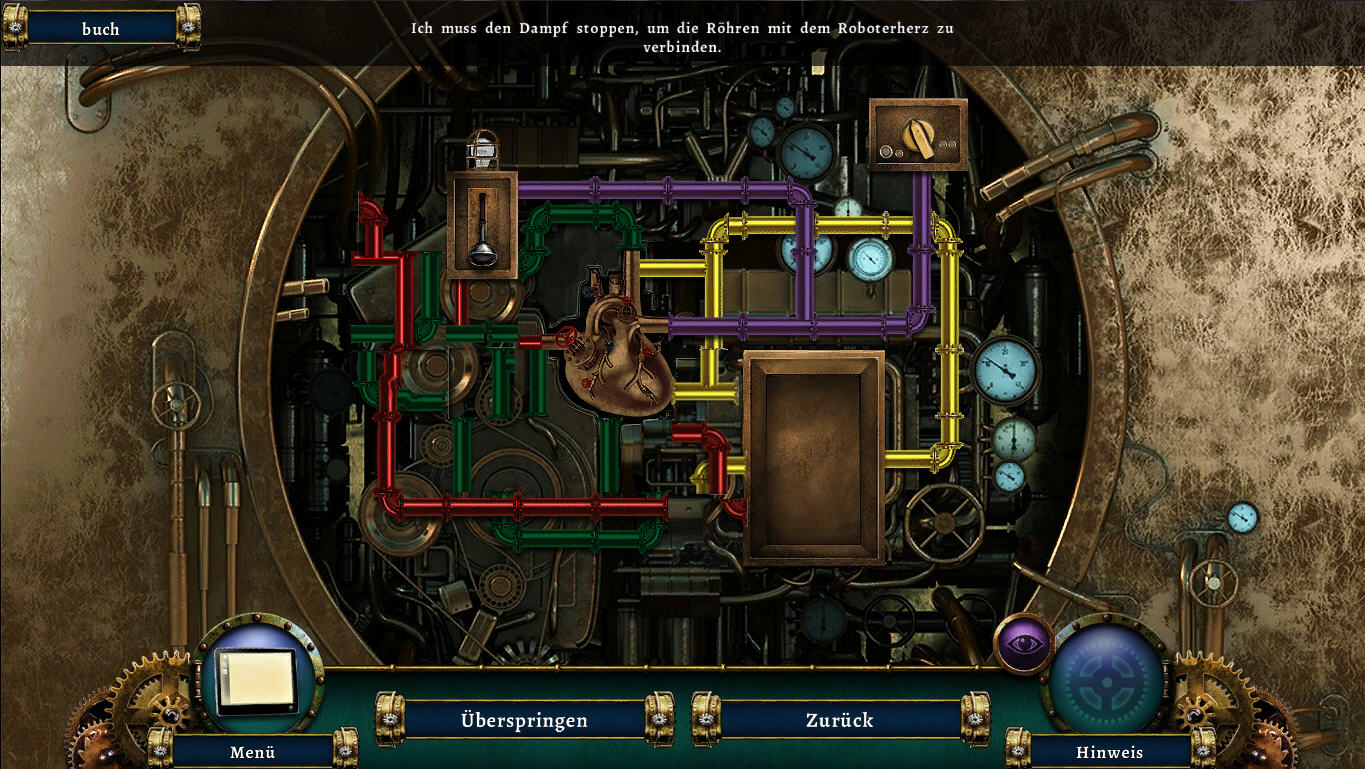This screenshot has width=1365, height=769.
Task: Select the buch label tab
Action: [100, 29]
